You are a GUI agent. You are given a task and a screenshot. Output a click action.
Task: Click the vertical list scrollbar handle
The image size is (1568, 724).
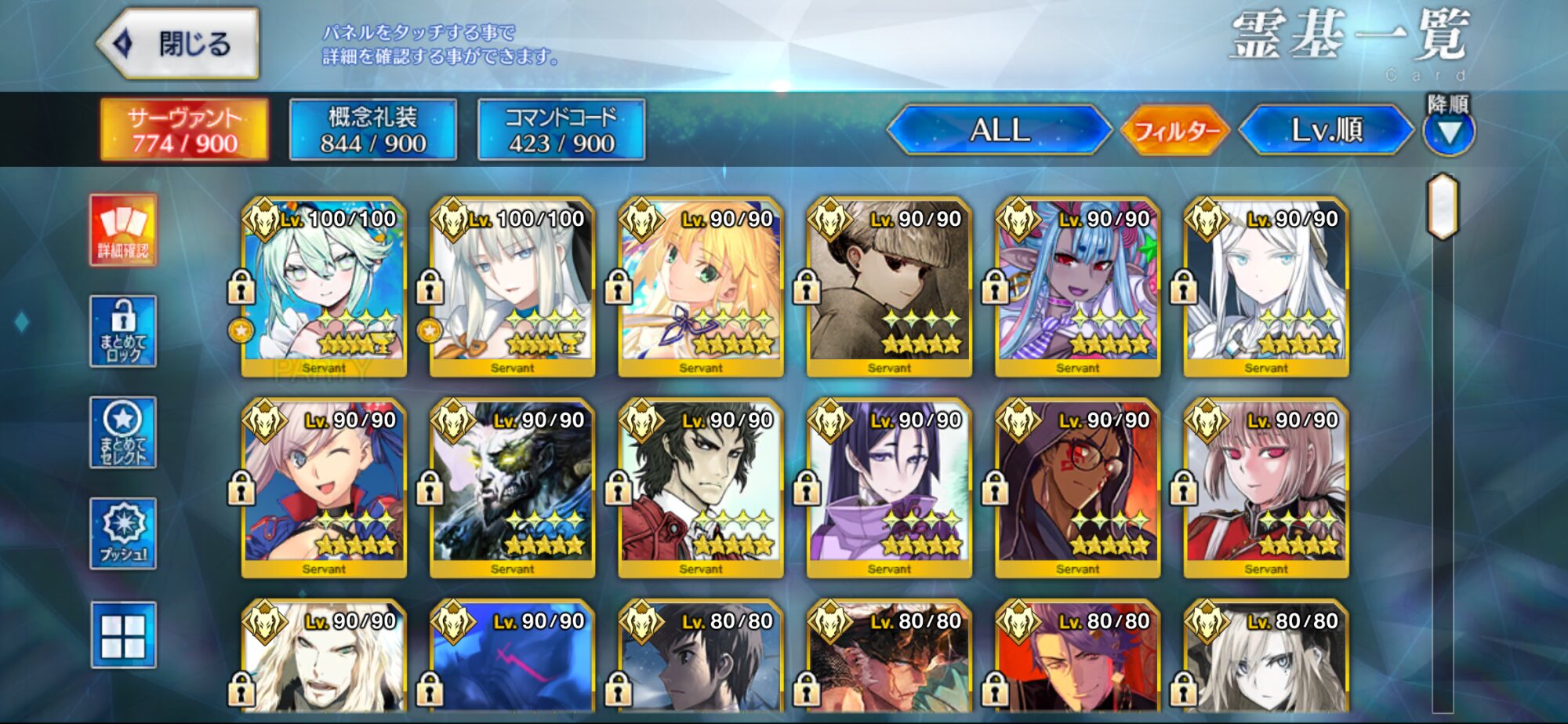tap(1443, 206)
